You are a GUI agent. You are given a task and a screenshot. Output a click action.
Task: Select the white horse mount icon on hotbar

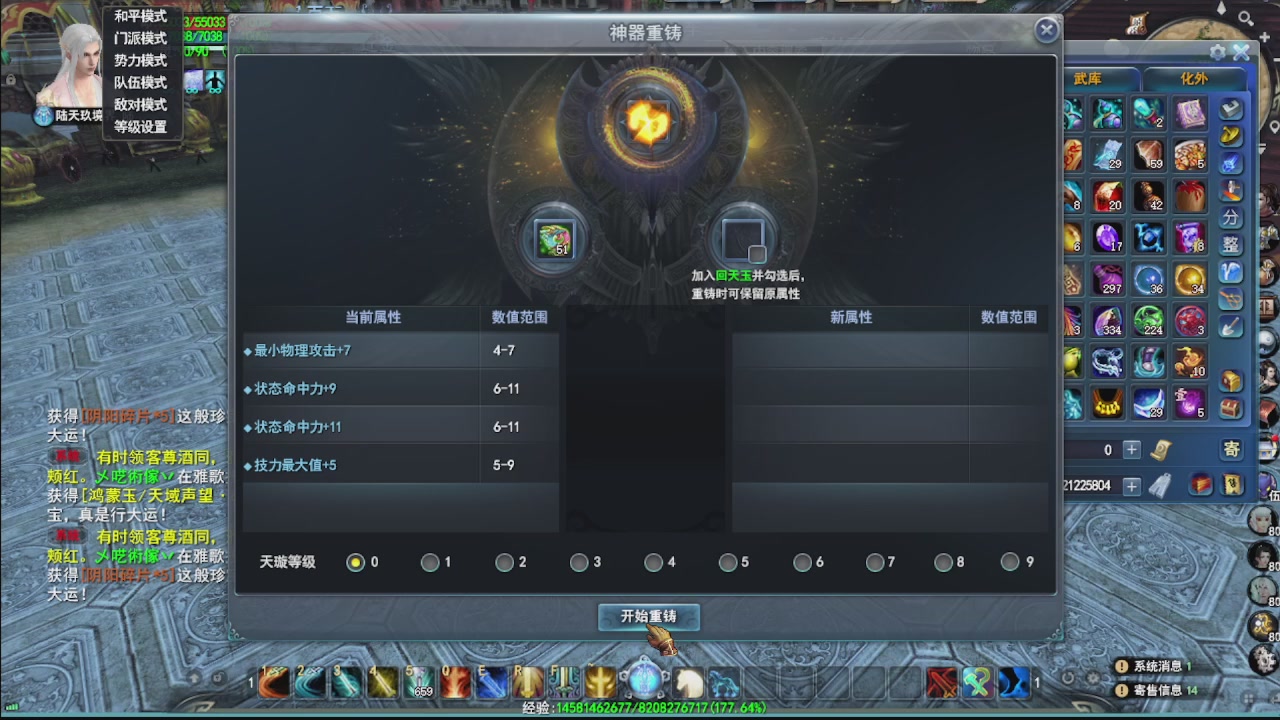click(688, 681)
